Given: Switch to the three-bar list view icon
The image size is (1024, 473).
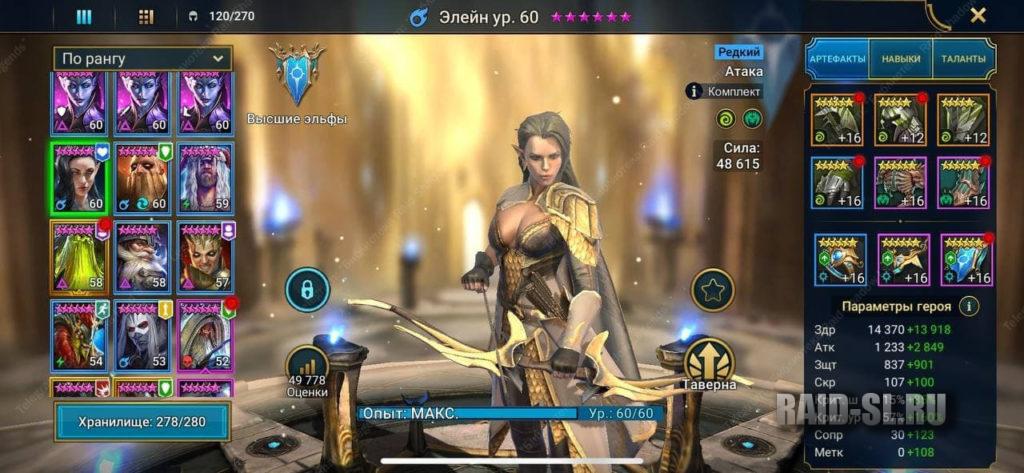Looking at the screenshot, I should point(84,16).
